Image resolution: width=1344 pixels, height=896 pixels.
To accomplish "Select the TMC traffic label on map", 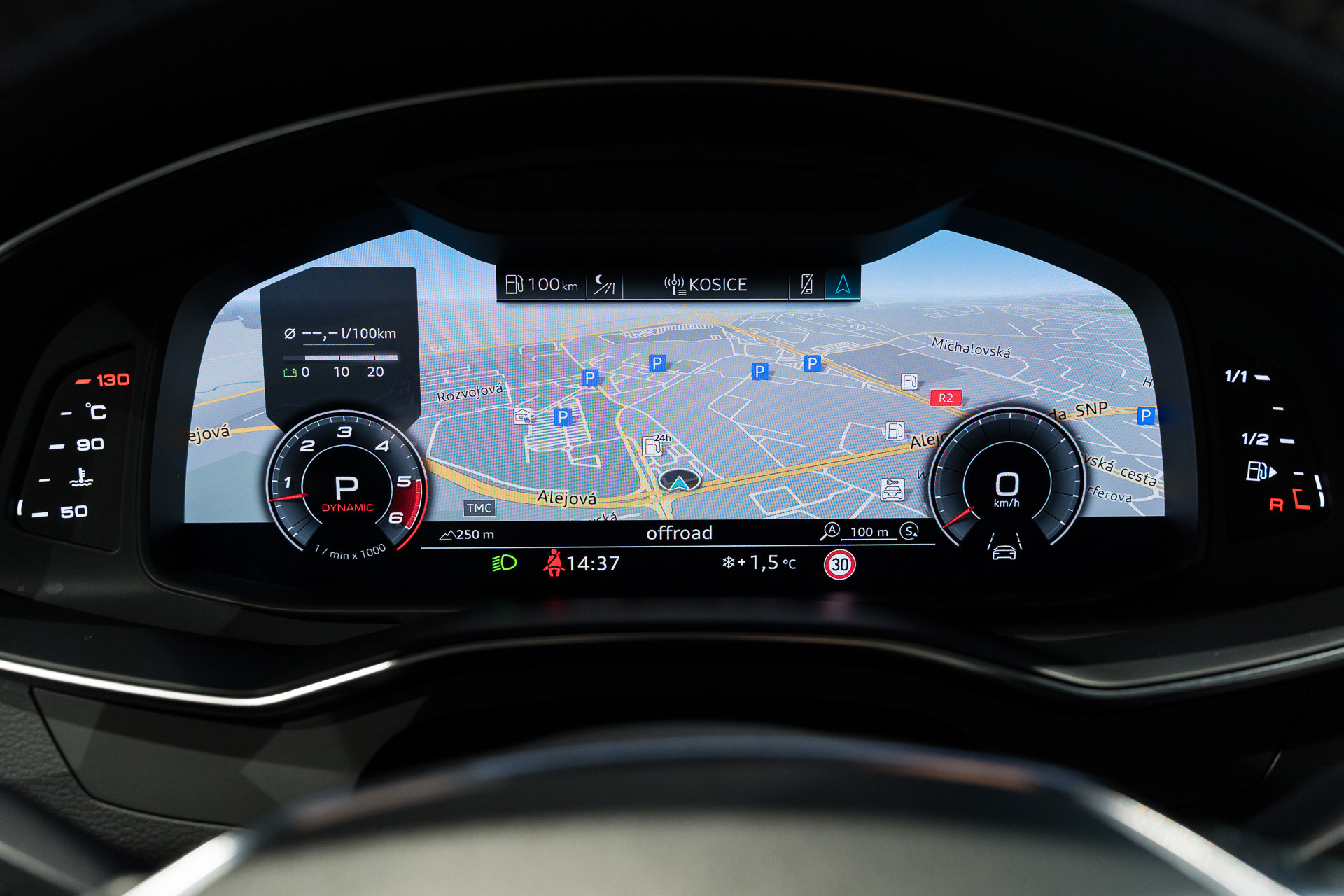I will pyautogui.click(x=479, y=508).
